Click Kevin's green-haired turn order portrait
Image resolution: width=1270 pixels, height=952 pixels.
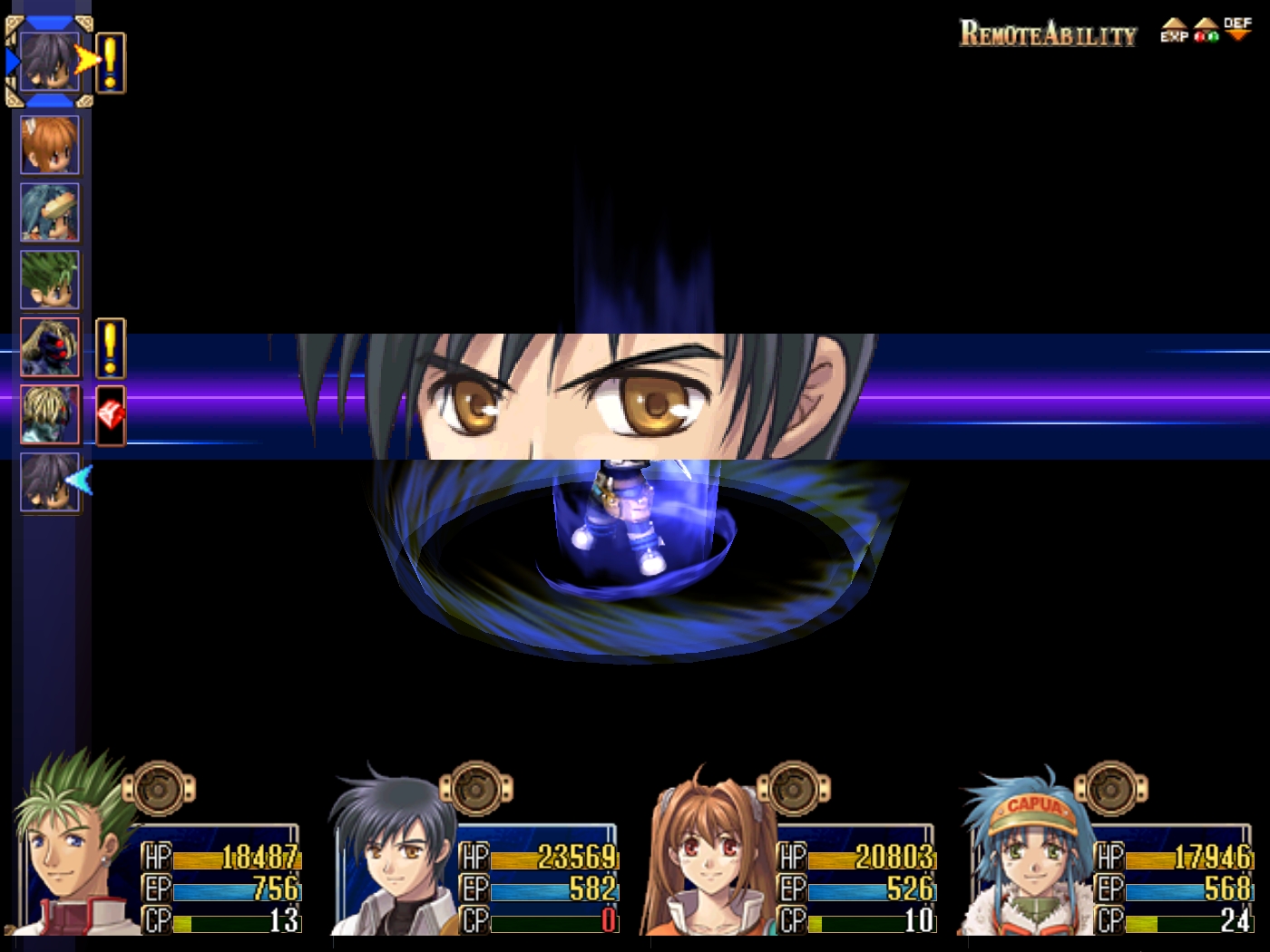50,280
